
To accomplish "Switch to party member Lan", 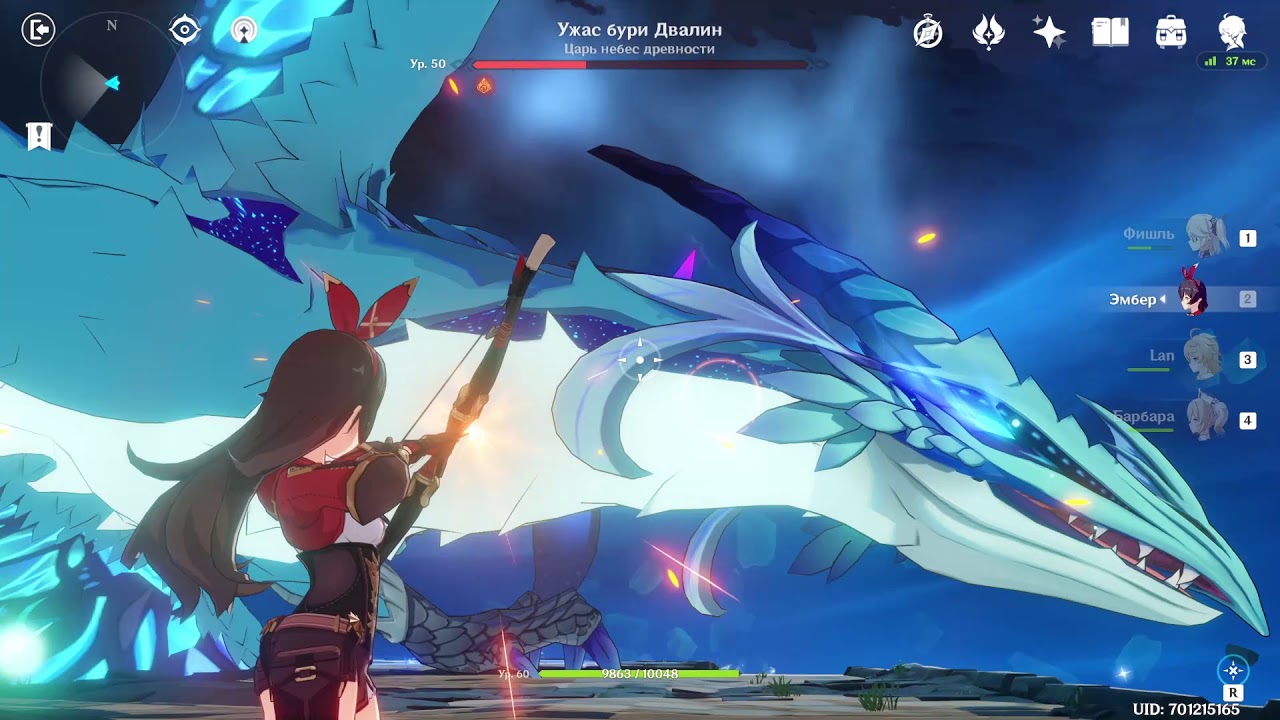I will (1204, 358).
